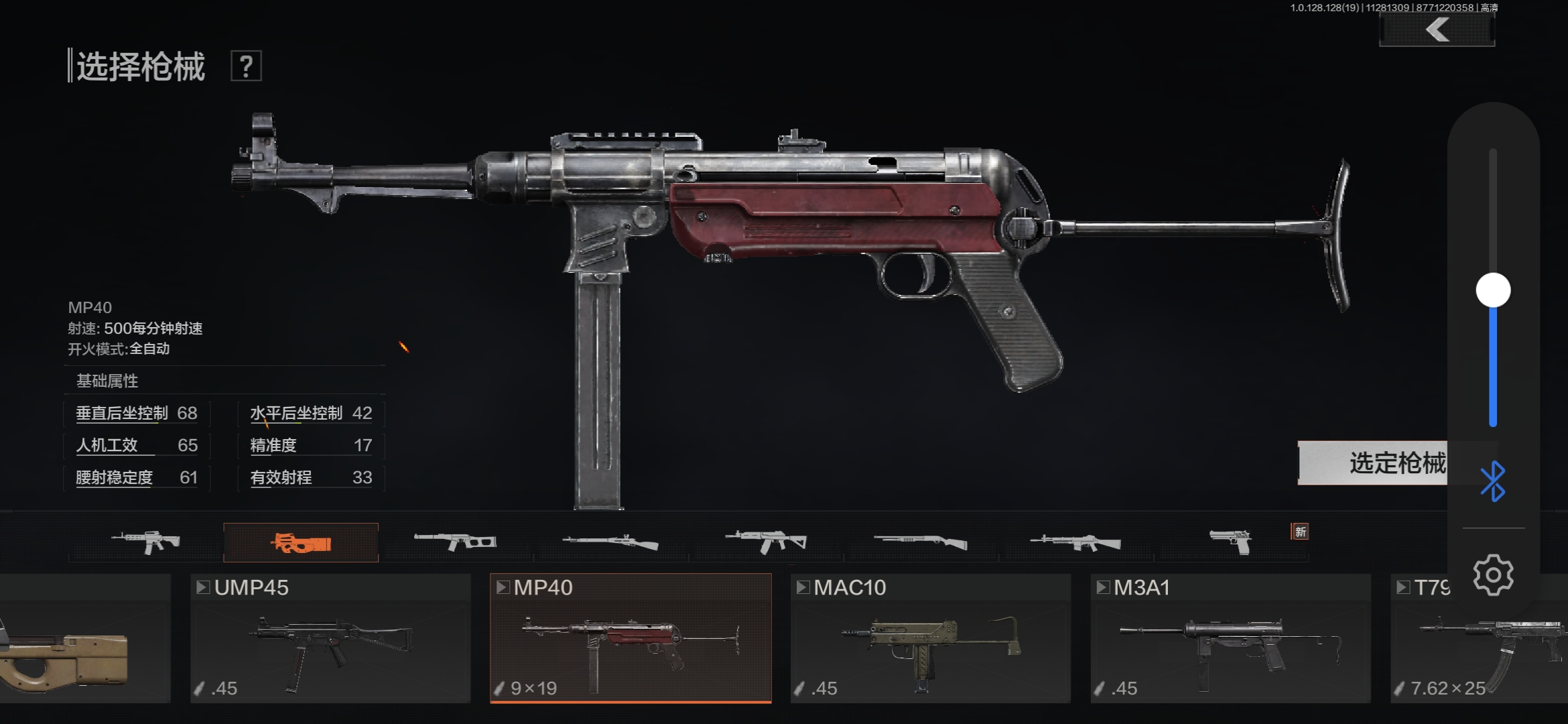The width and height of the screenshot is (1568, 724).
Task: Go back with the arrow button
Action: point(1437,30)
